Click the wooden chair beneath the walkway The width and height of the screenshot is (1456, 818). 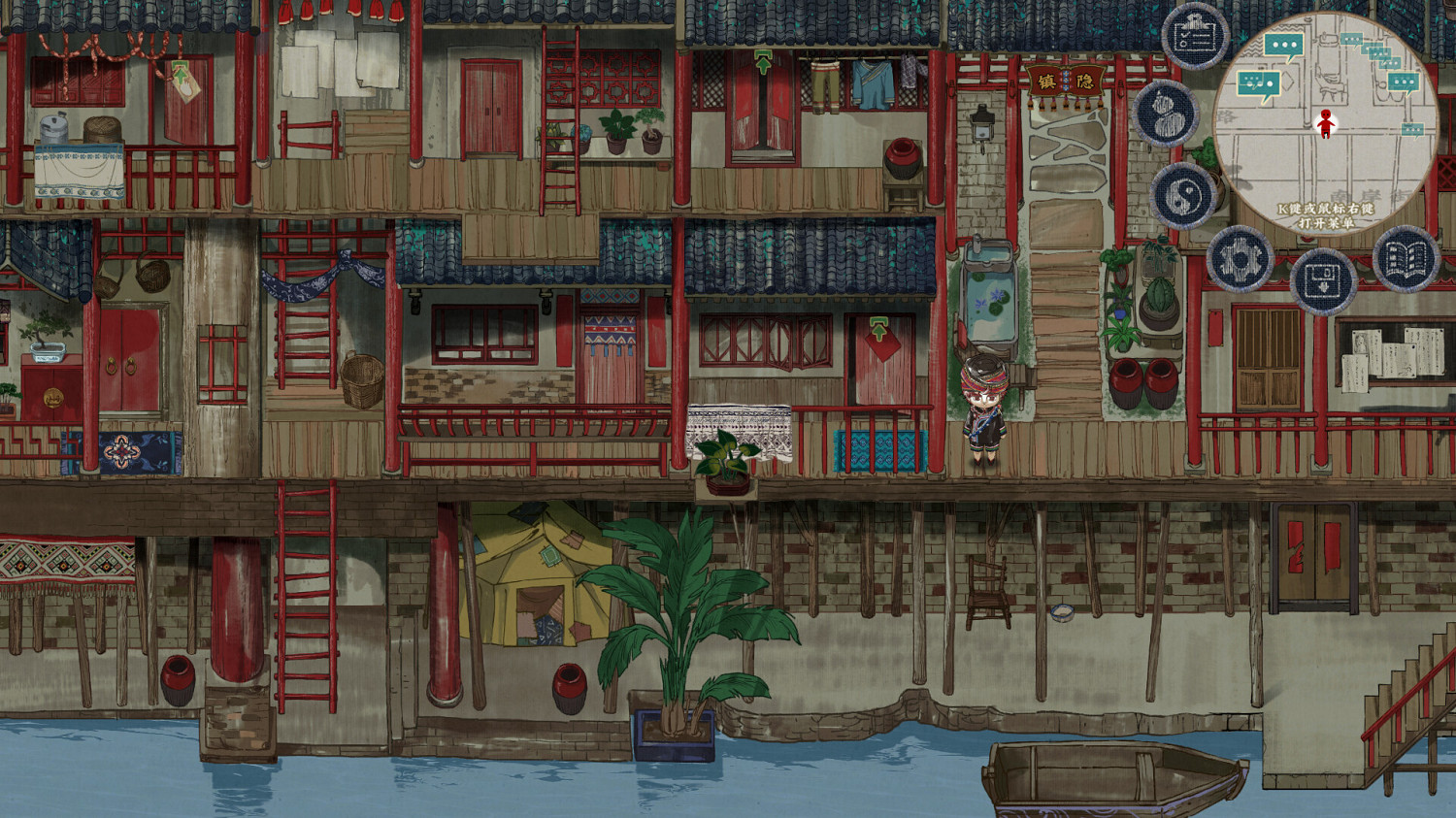tap(986, 590)
